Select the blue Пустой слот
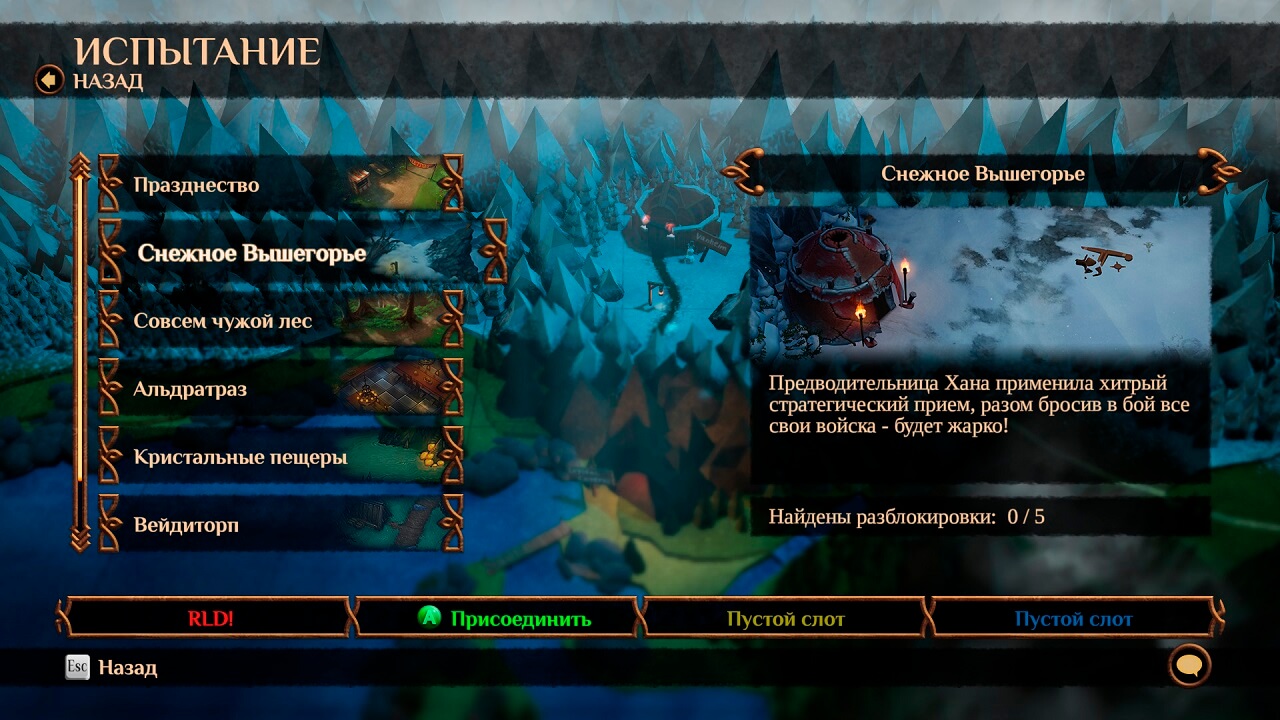The width and height of the screenshot is (1280, 720). tap(1073, 618)
